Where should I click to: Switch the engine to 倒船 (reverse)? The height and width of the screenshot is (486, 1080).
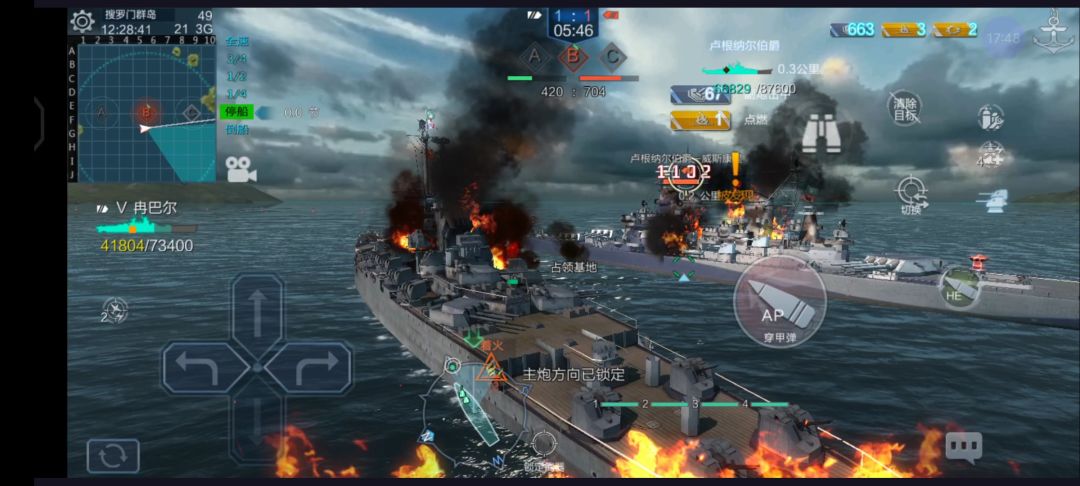[237, 129]
